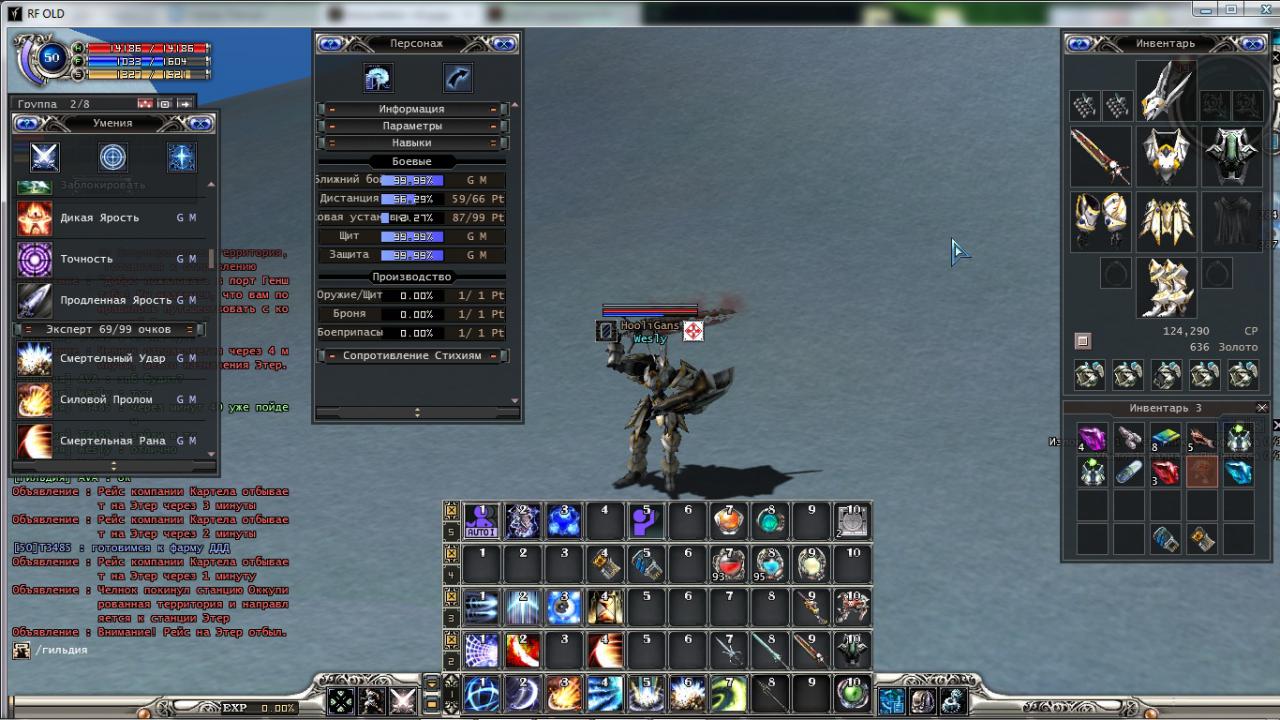The image size is (1280, 720).
Task: Use the red potion with 93 count
Action: pos(729,564)
